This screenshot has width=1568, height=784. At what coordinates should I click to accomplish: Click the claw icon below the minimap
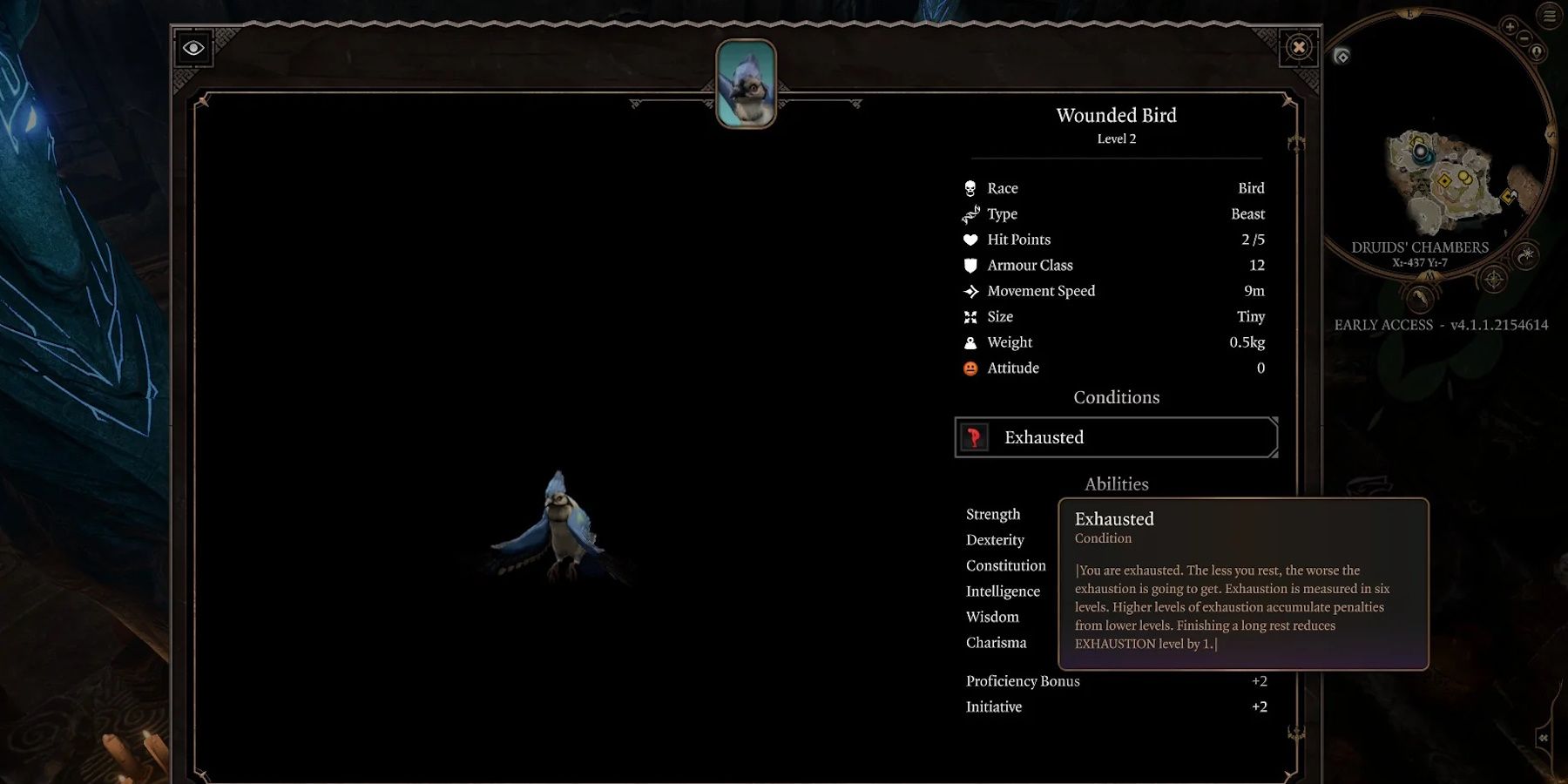(x=1421, y=297)
